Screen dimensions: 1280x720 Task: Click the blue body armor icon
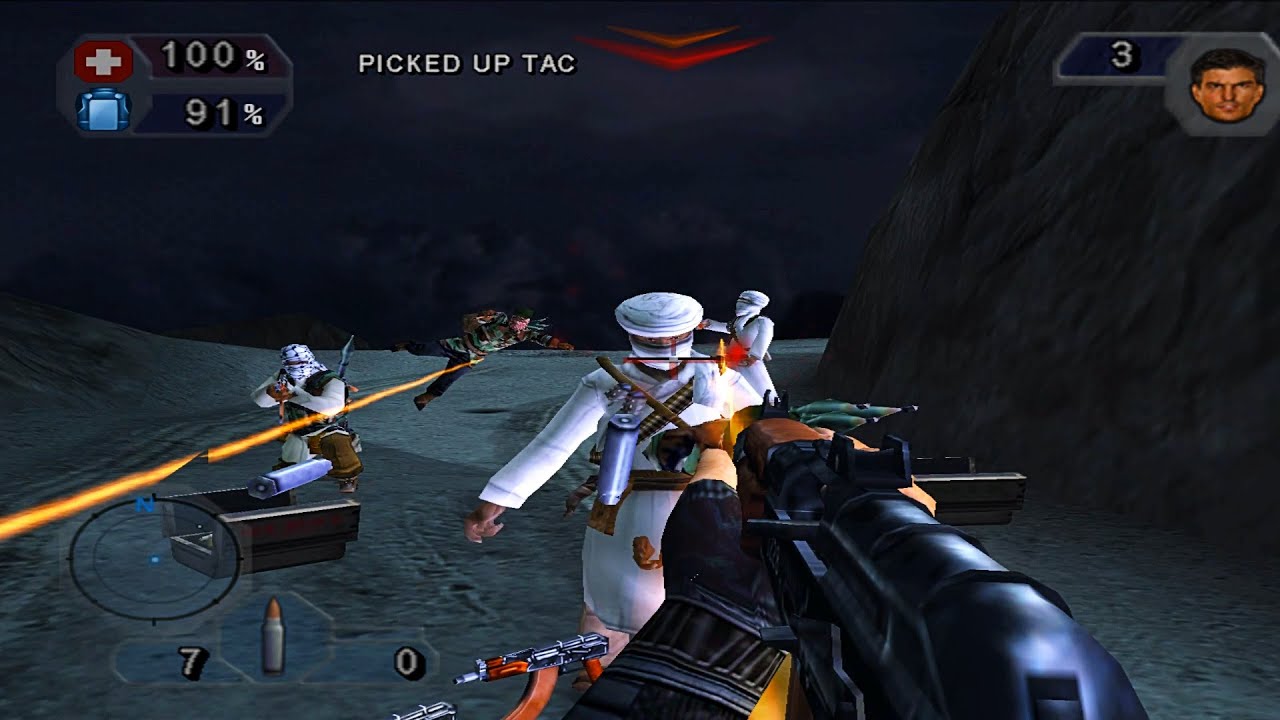point(103,110)
